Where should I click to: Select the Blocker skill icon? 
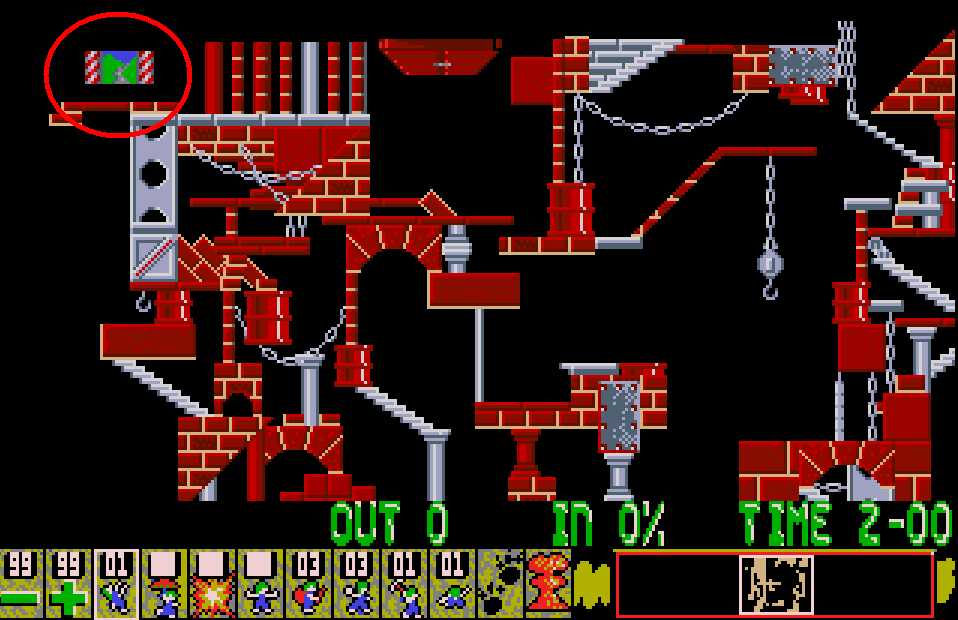pos(260,584)
